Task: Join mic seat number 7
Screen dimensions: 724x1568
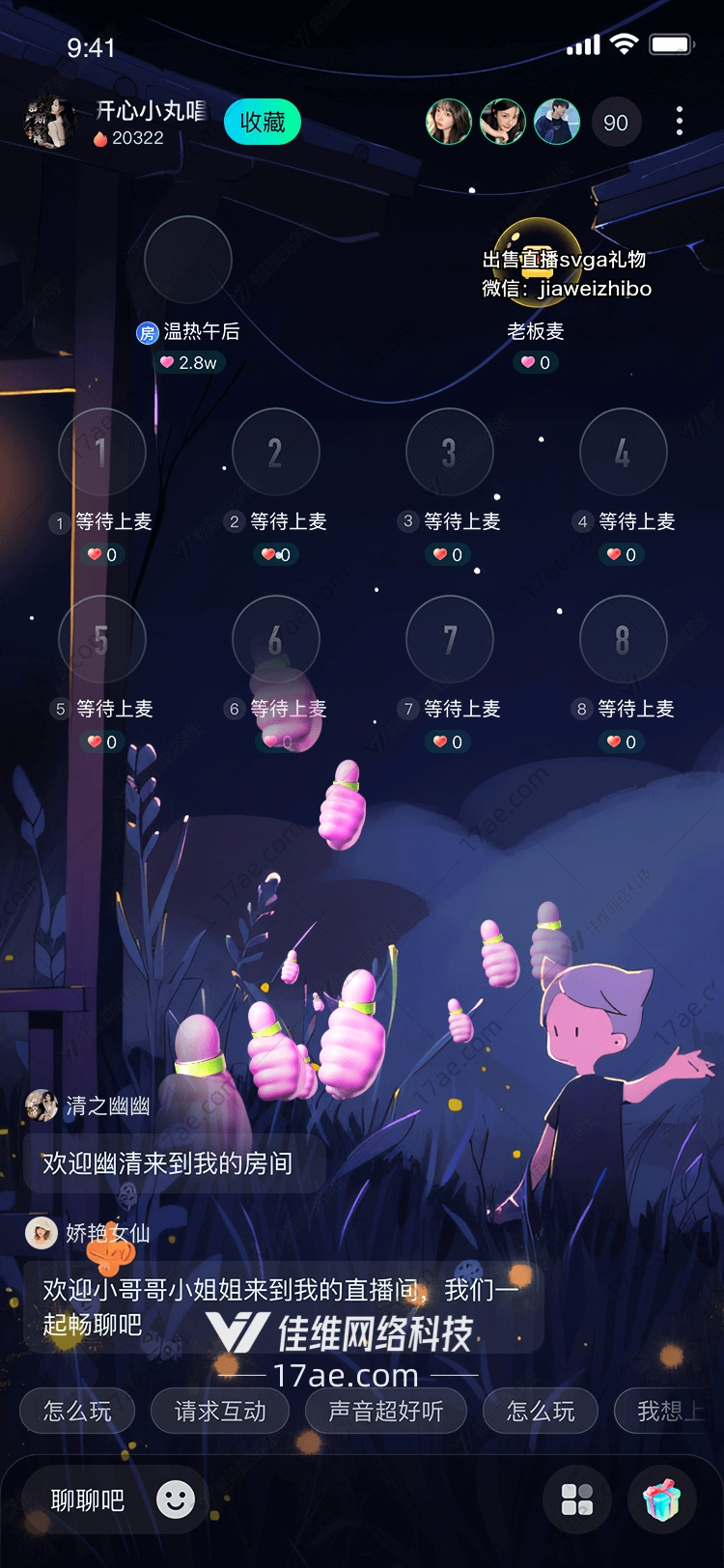Action: pyautogui.click(x=450, y=639)
